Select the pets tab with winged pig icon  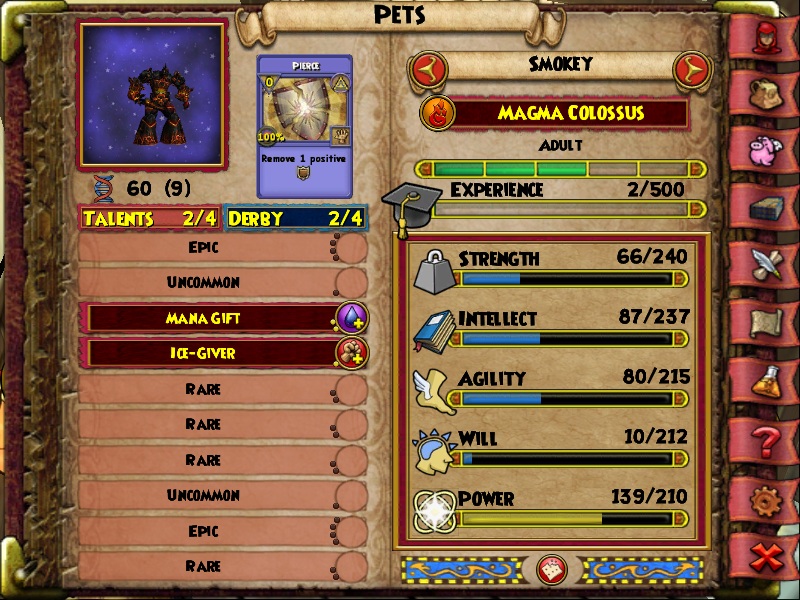(x=767, y=148)
